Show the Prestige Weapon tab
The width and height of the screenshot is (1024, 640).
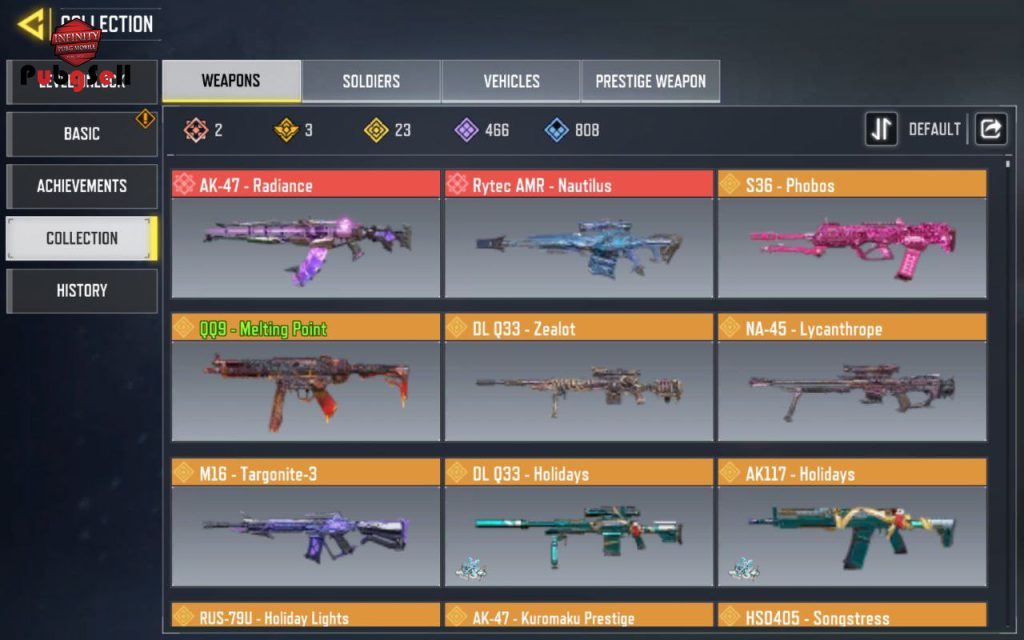pos(650,81)
